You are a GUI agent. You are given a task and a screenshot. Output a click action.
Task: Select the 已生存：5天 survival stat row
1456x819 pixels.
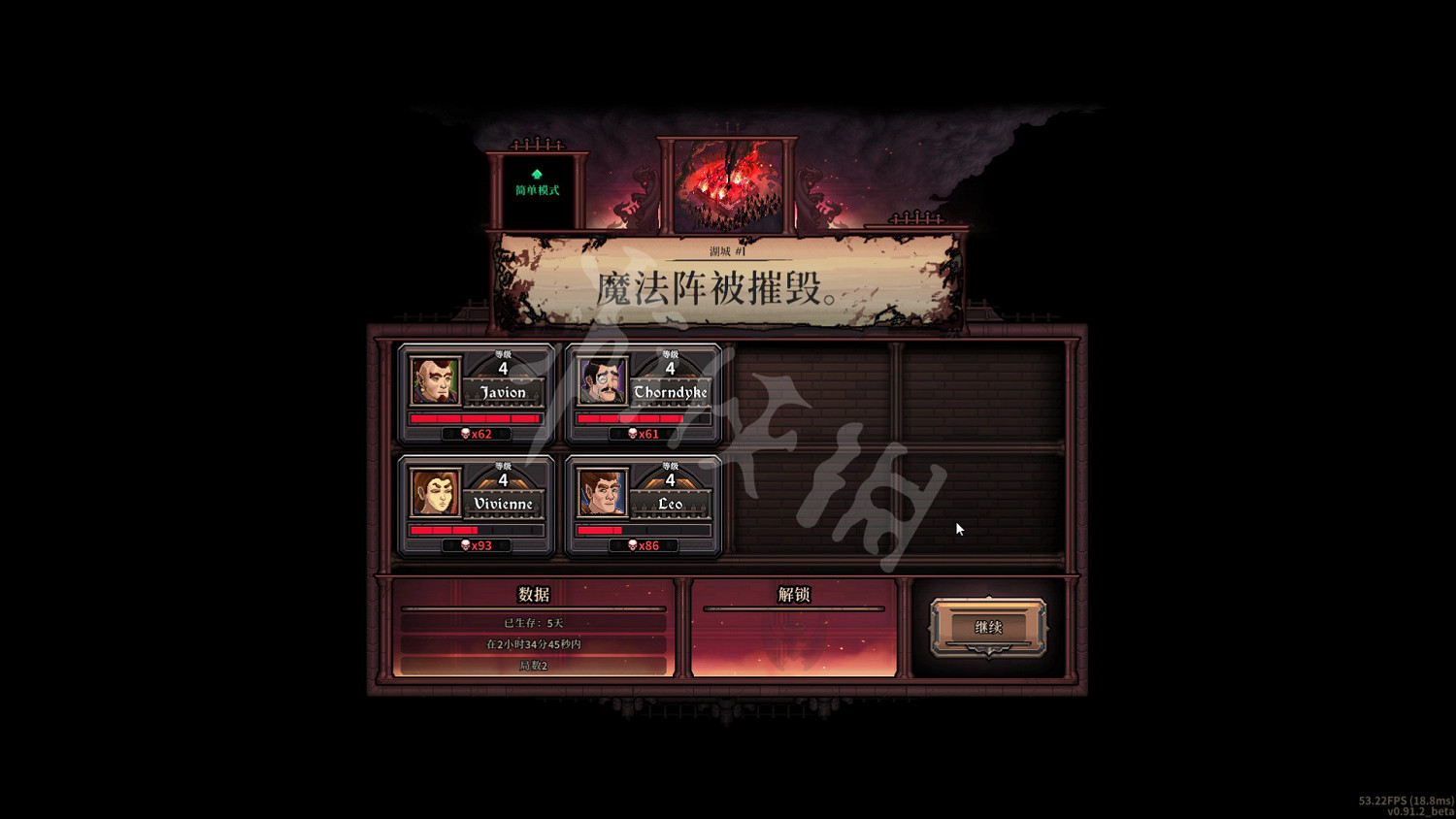coord(535,621)
